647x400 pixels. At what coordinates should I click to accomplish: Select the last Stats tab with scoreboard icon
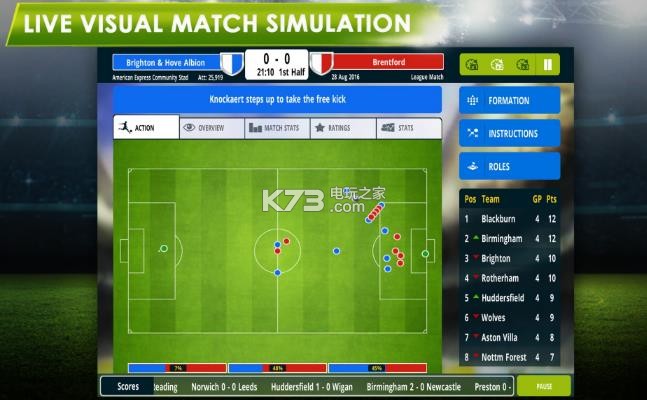pos(407,128)
